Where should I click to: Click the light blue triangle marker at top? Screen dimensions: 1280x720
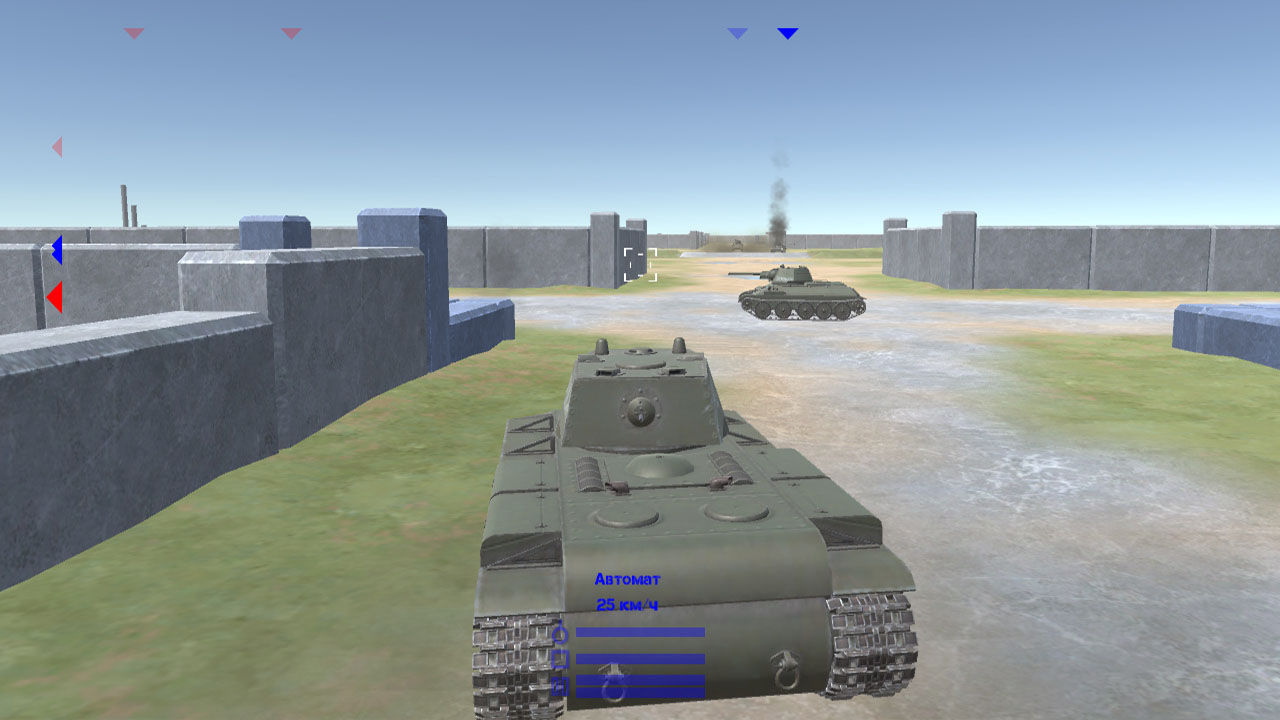click(737, 31)
